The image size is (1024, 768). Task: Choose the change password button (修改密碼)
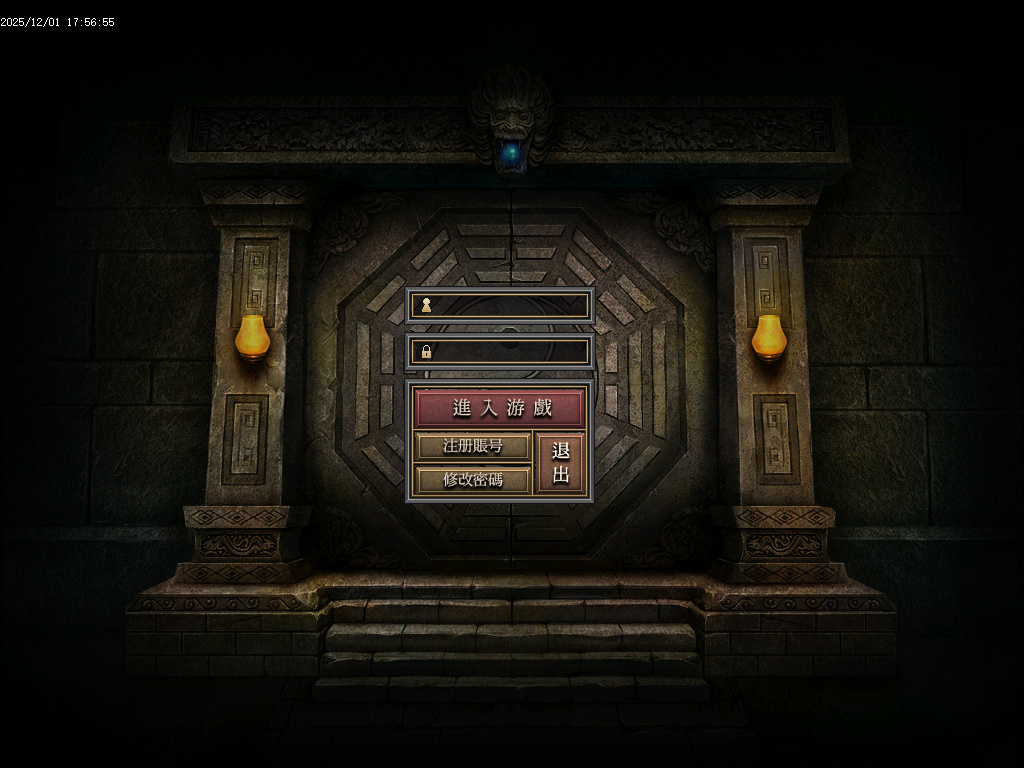click(473, 479)
